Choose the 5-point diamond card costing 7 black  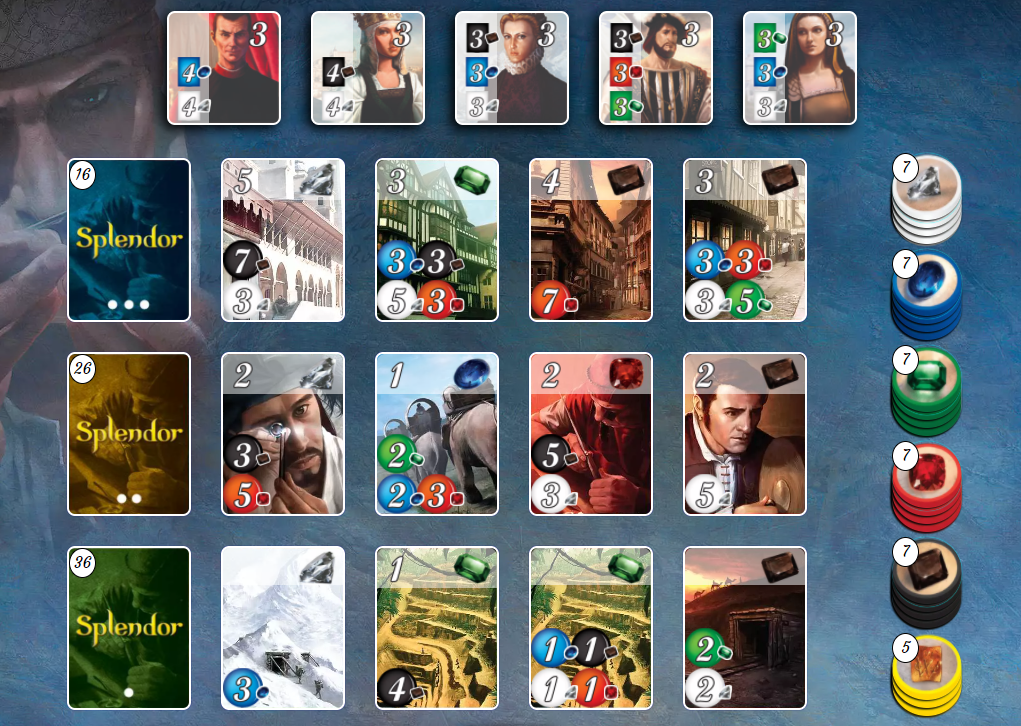coord(283,240)
